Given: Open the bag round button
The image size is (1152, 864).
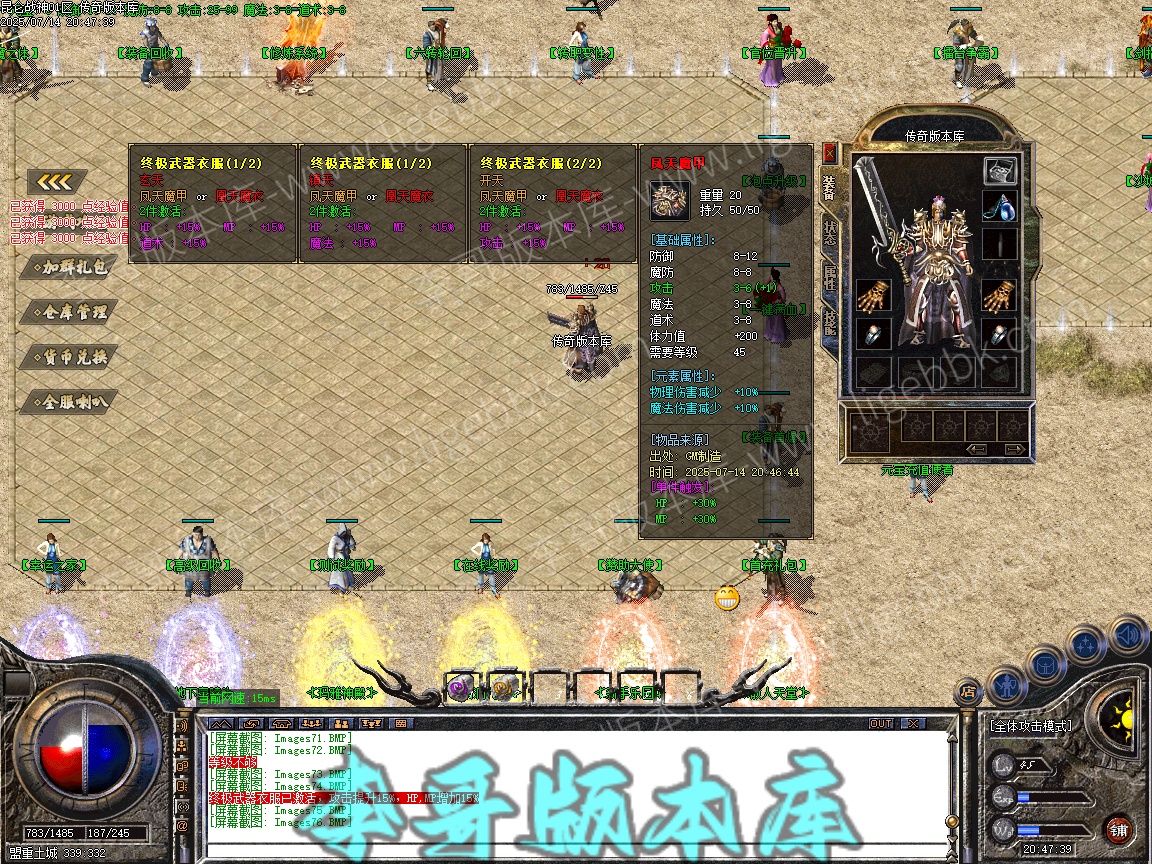Looking at the screenshot, I should coord(1045,663).
